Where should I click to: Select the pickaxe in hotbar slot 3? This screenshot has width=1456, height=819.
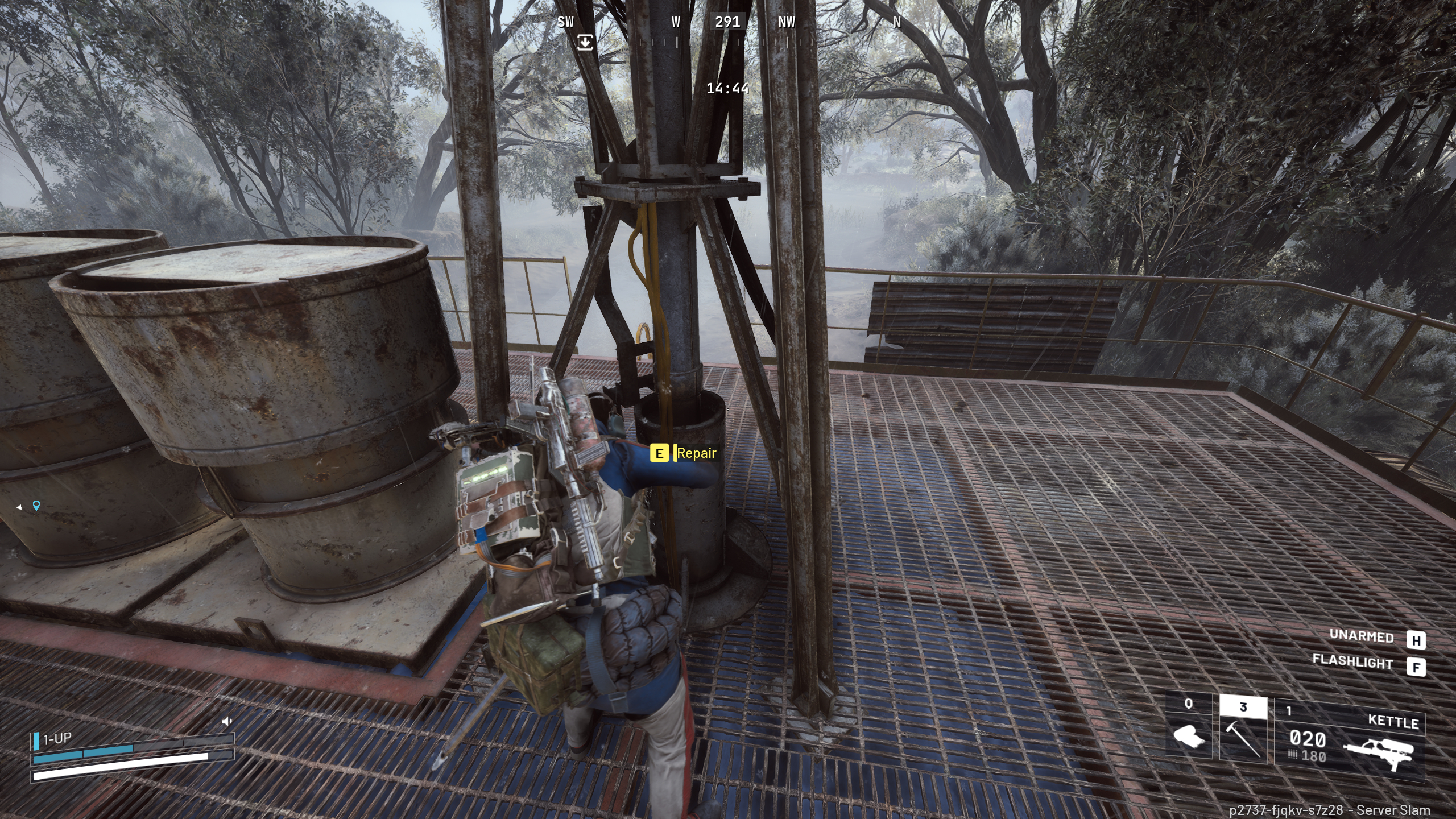1243,739
